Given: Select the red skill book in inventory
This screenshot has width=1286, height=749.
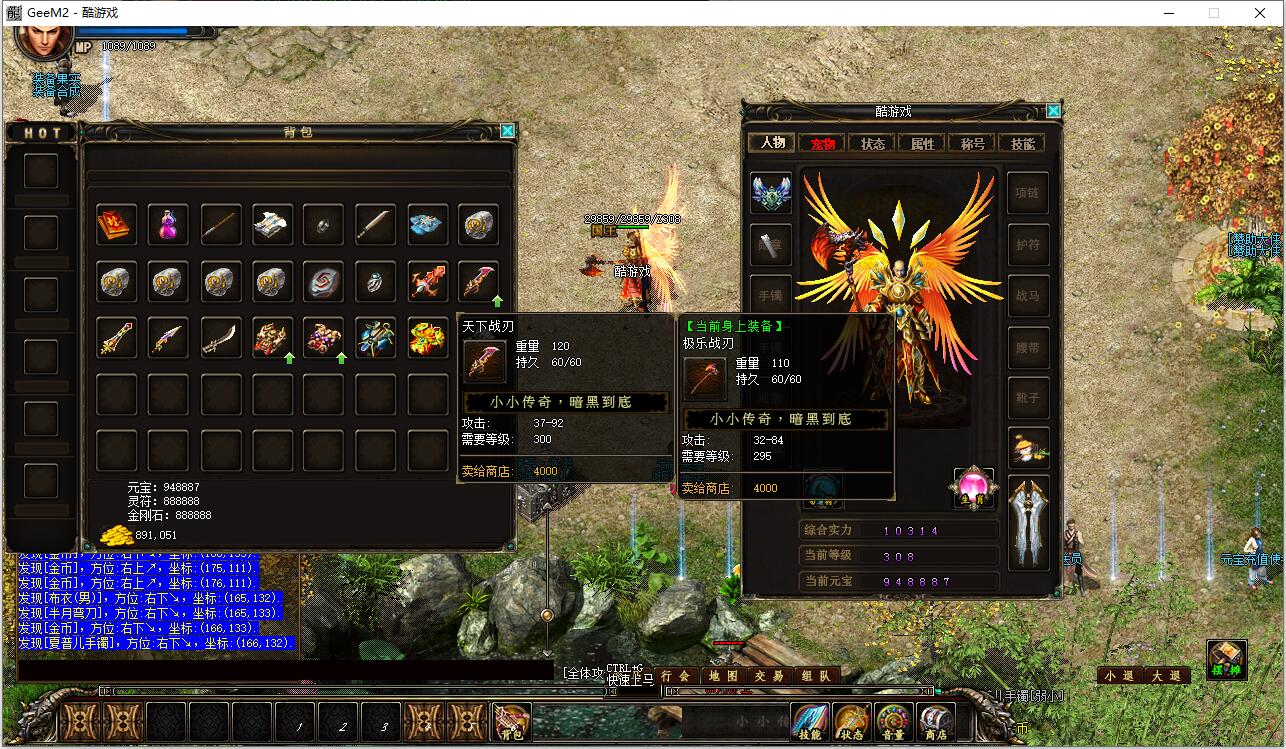Looking at the screenshot, I should (117, 225).
